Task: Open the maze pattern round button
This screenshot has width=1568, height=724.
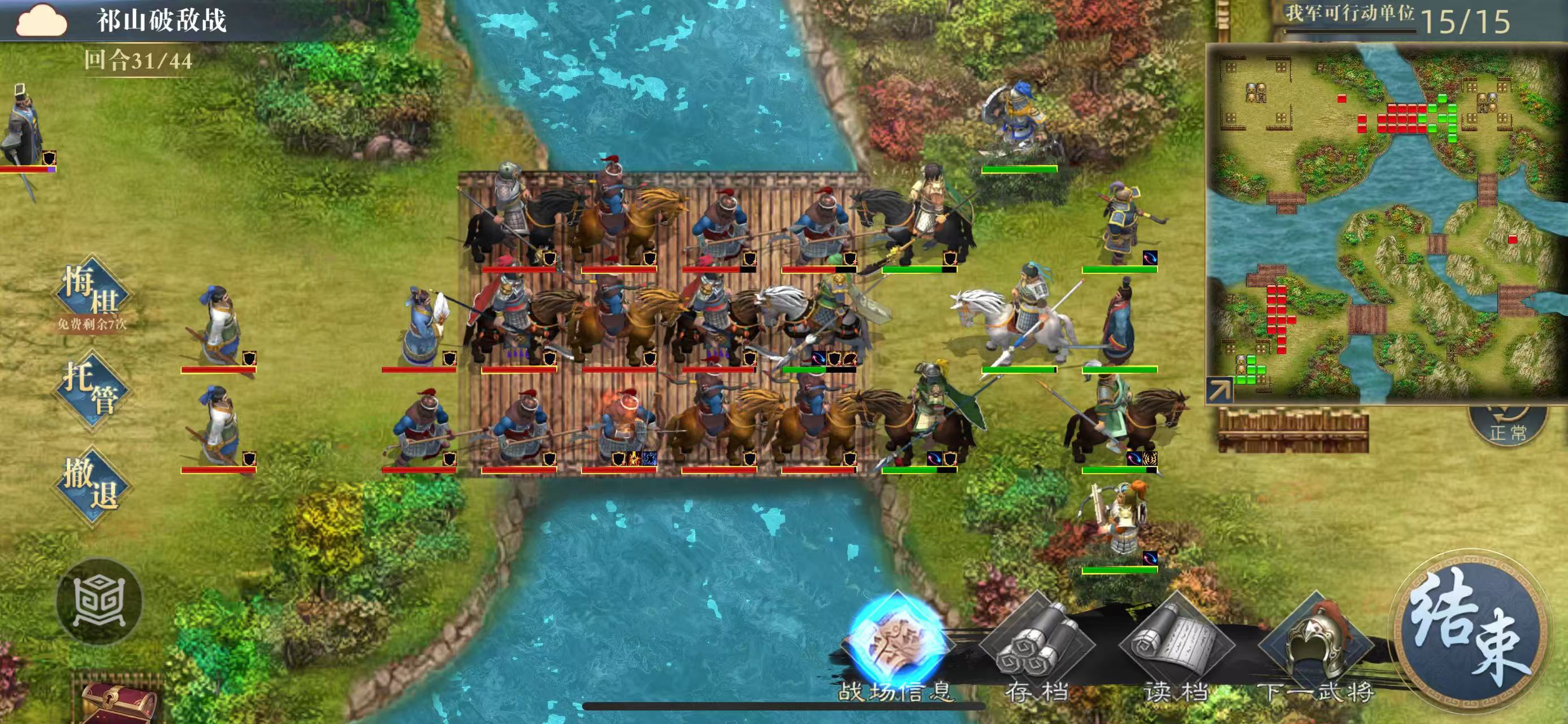Action: coord(99,601)
